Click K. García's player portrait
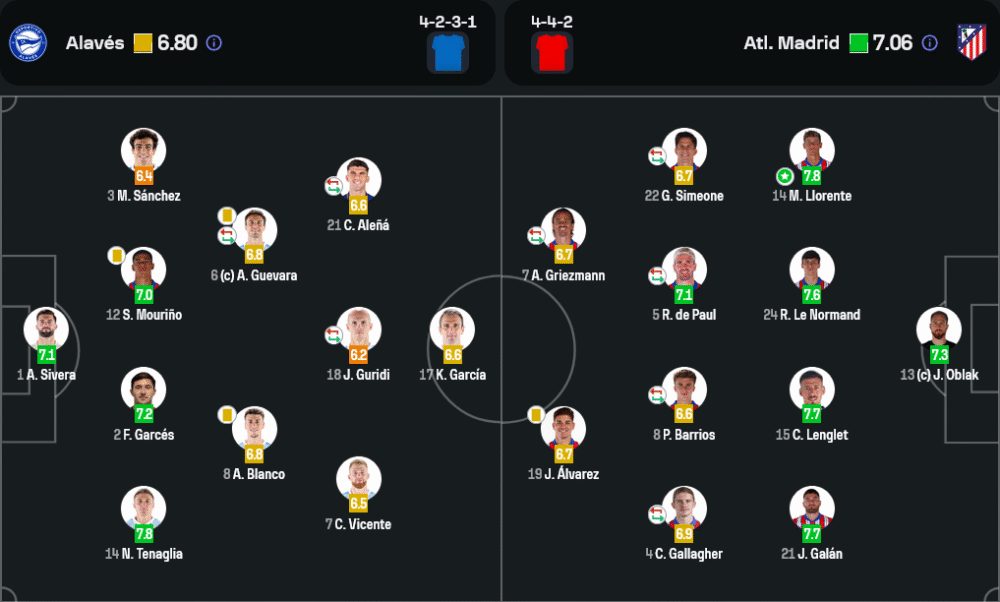1000x602 pixels. click(x=452, y=330)
